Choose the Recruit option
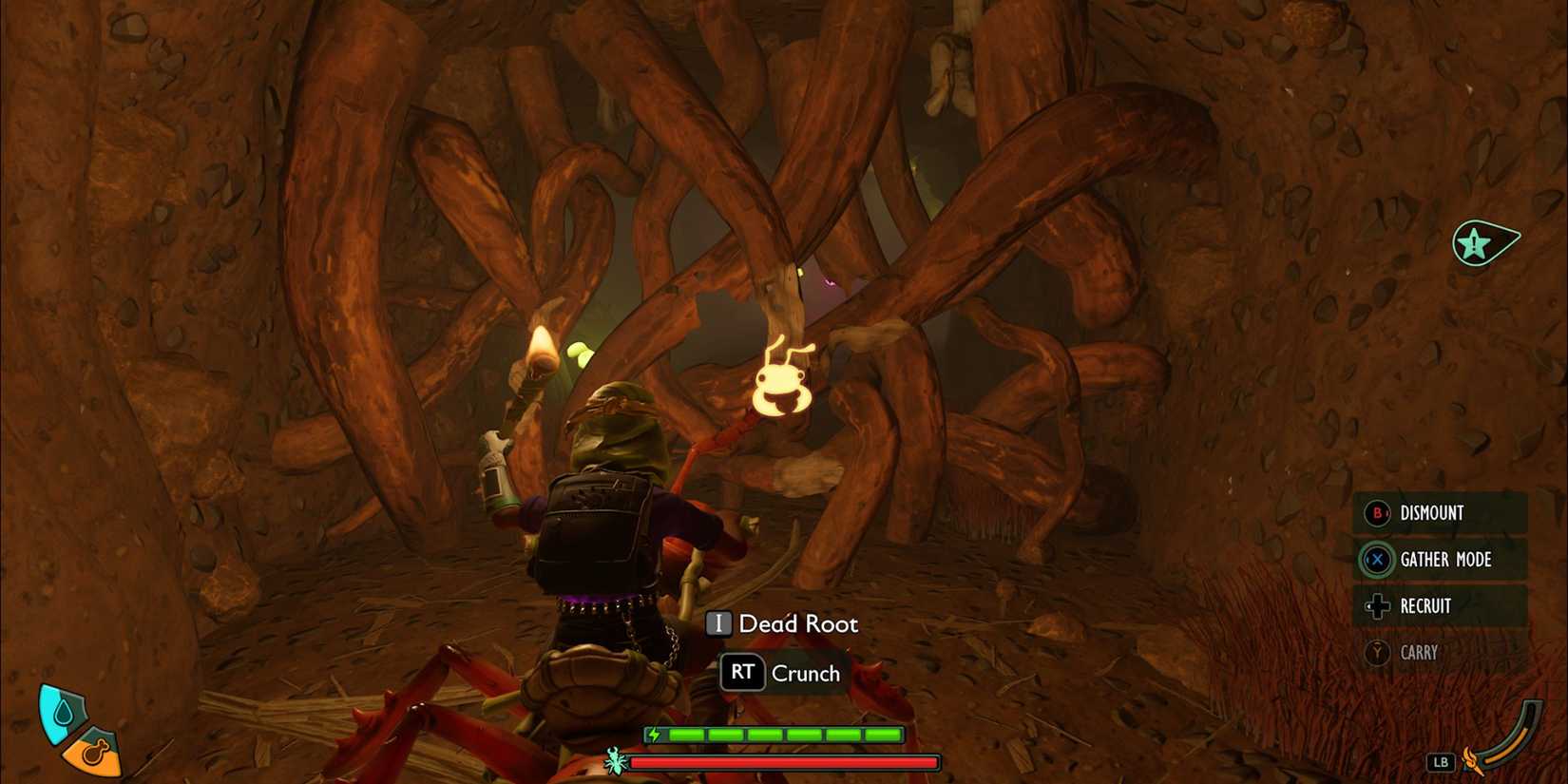Screen dimensions: 1568x784 (x=1426, y=606)
